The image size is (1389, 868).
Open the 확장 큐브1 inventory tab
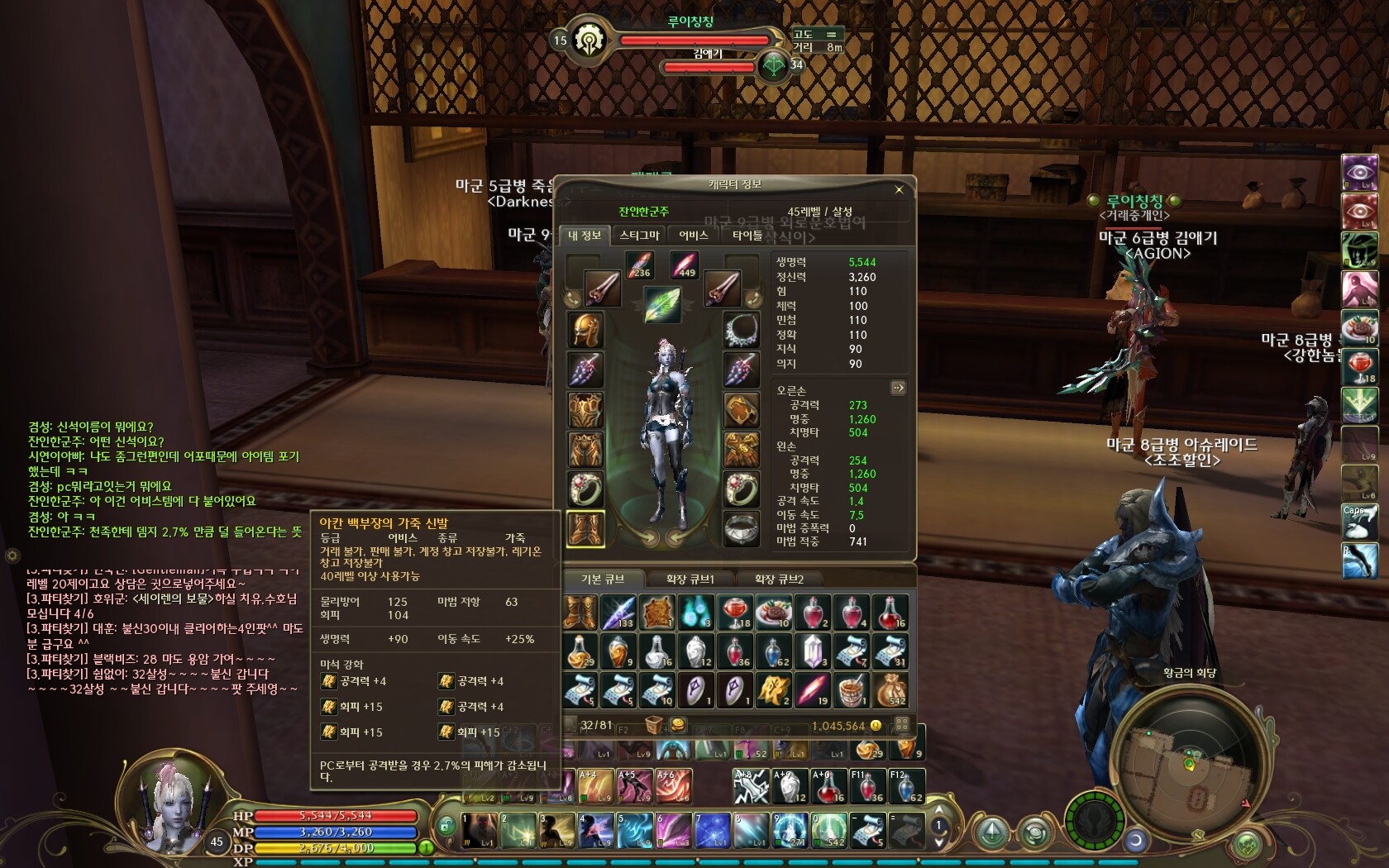tap(690, 579)
